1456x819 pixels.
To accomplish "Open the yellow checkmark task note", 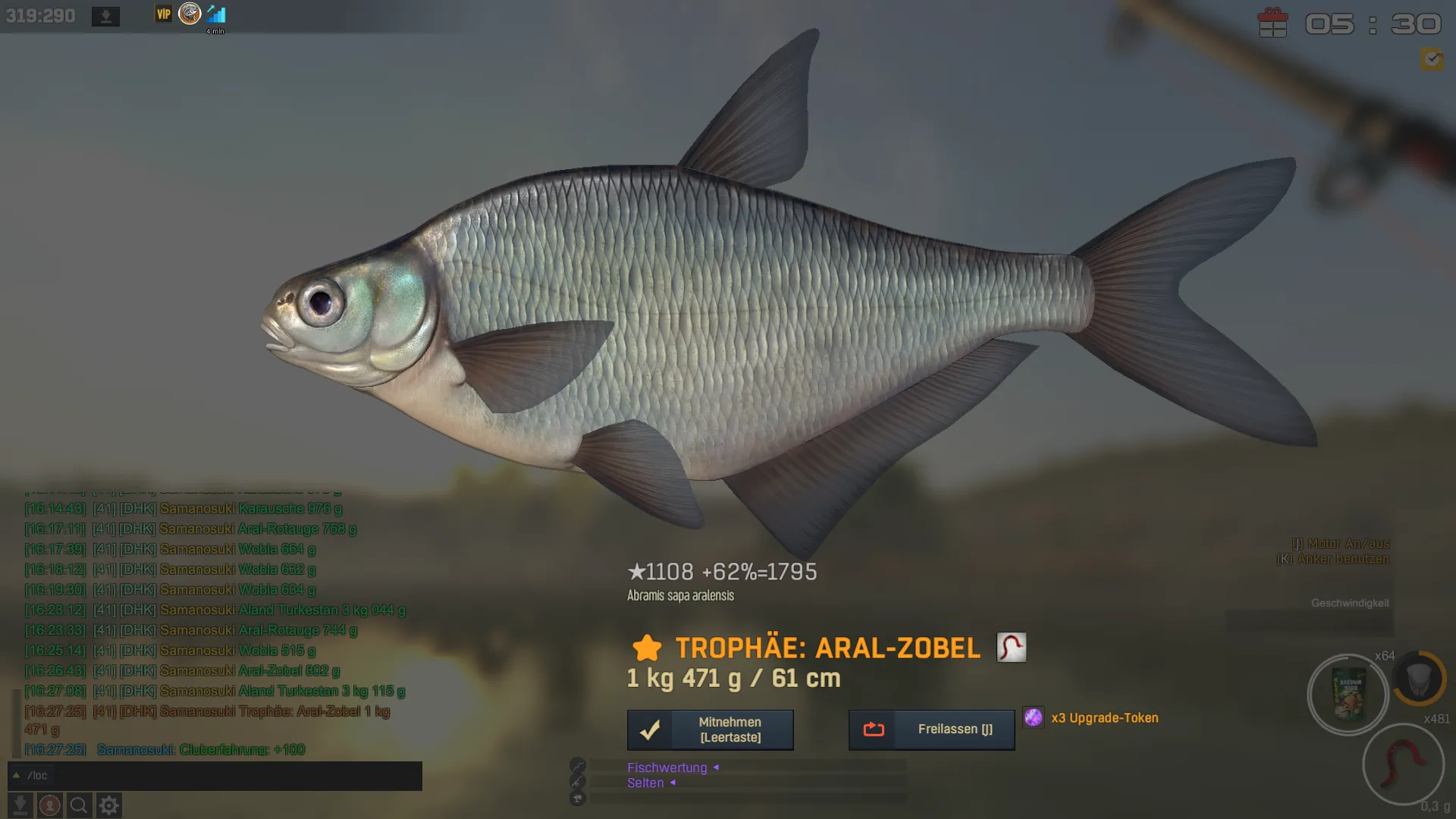I will (x=1432, y=59).
